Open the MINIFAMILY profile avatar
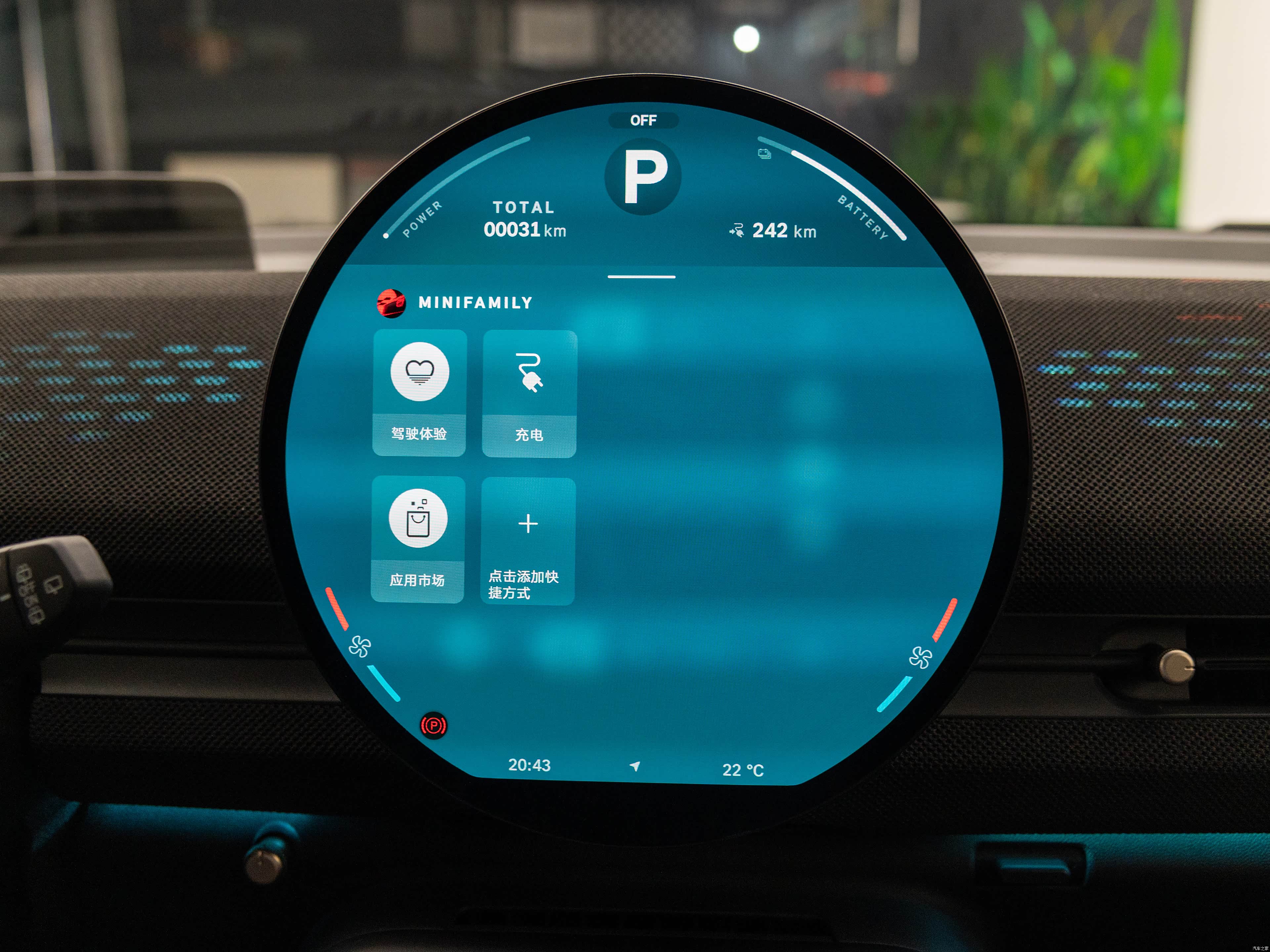The image size is (1270, 952). click(x=391, y=303)
